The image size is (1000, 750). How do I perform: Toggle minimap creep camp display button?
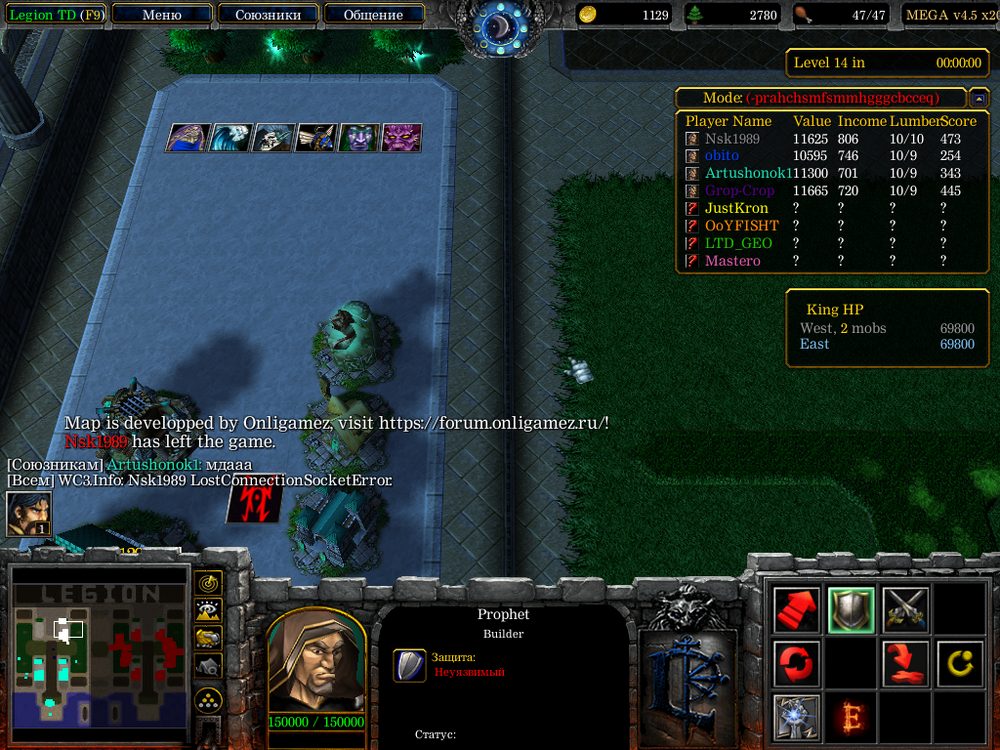(208, 665)
